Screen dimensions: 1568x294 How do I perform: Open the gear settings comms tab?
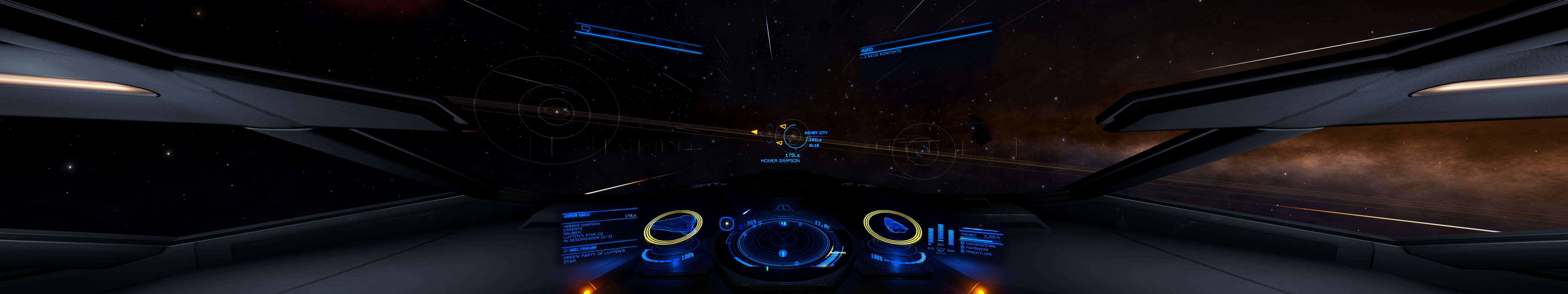click(x=681, y=46)
